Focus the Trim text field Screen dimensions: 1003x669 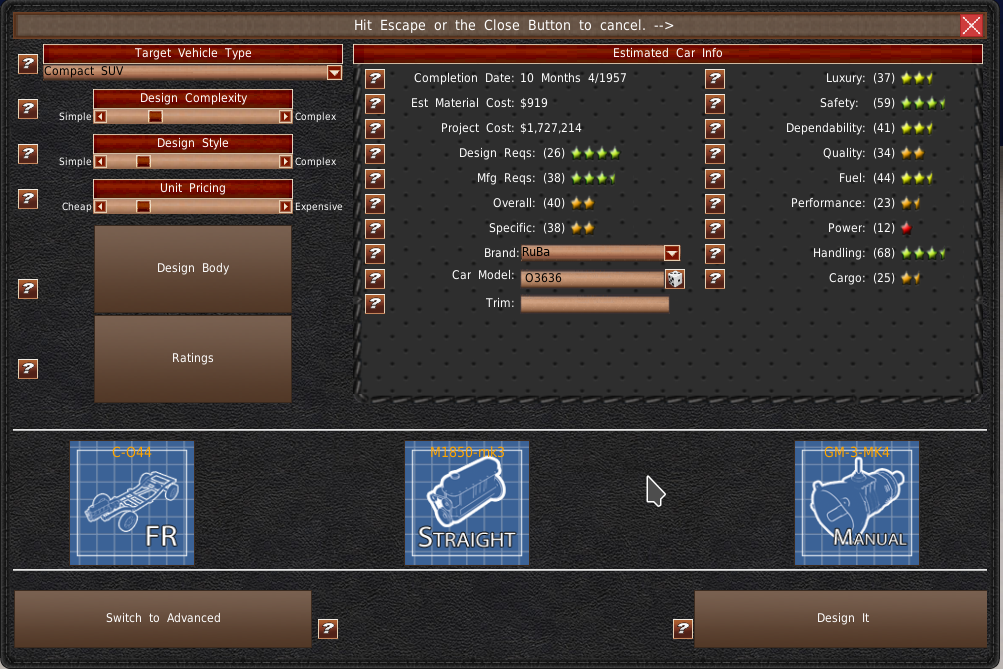[x=595, y=304]
